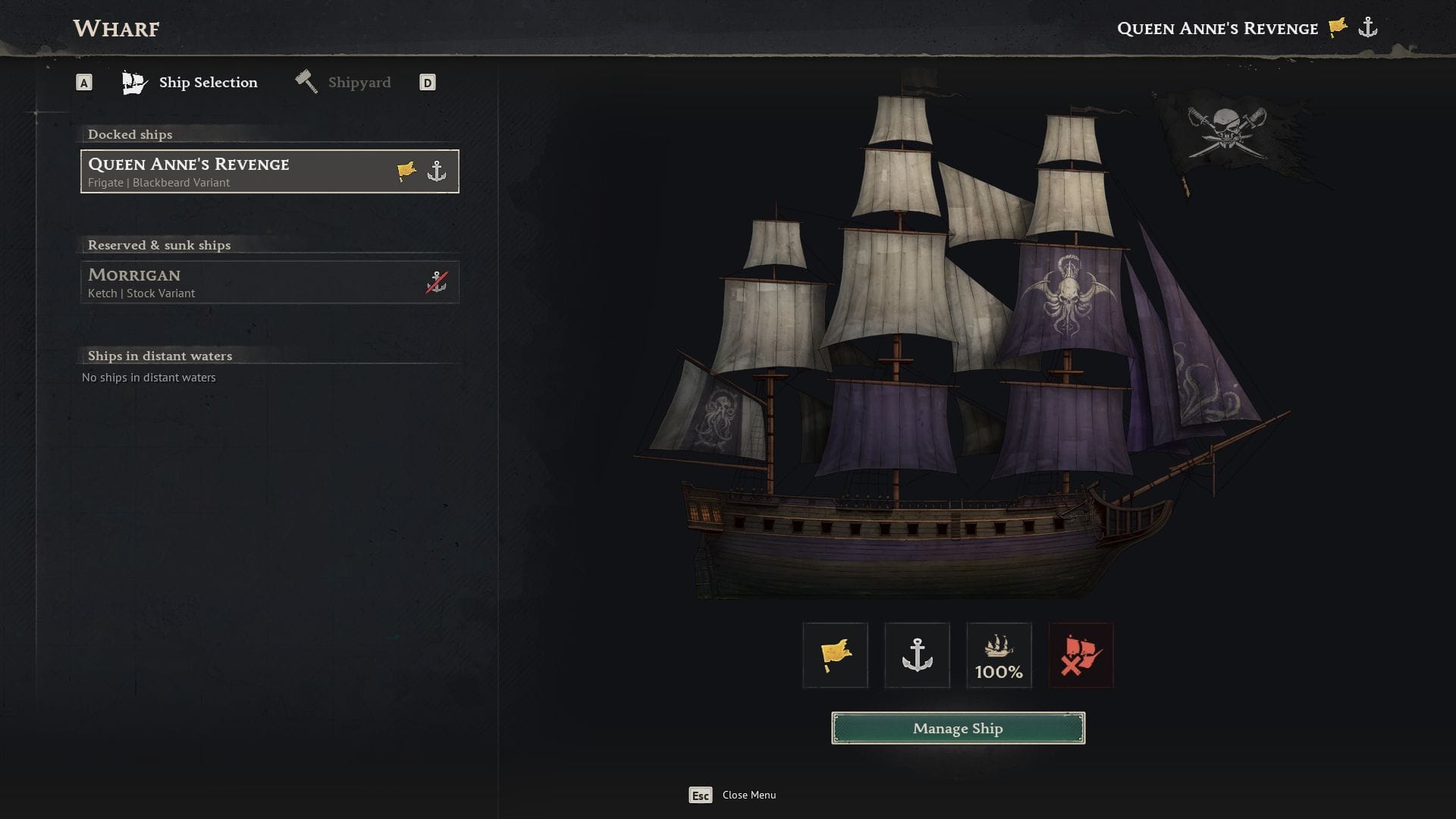Open the Manage Ship screen
The image size is (1456, 819).
tap(958, 728)
